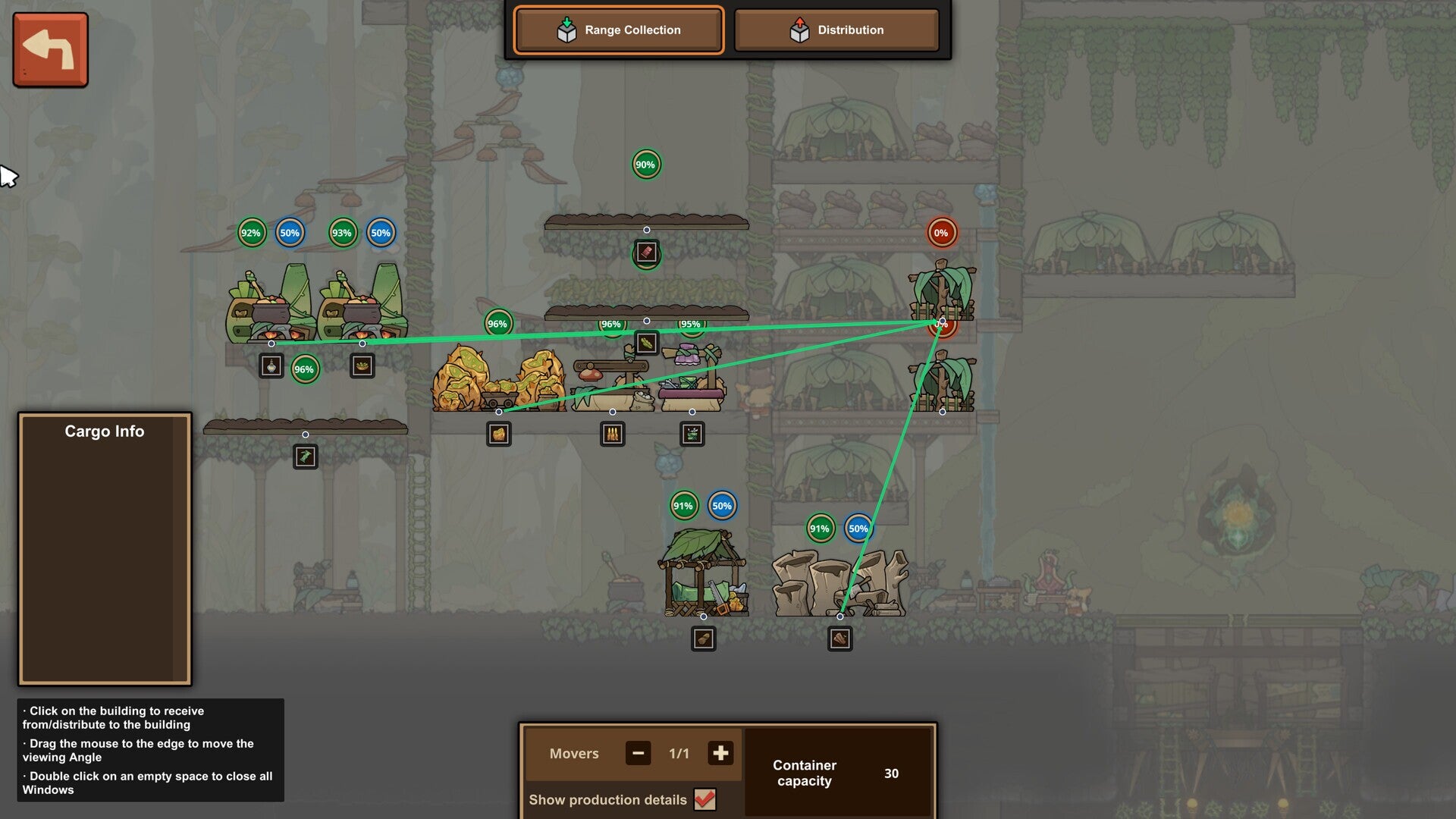Select the potion flask cargo icon
Viewport: 1456px width, 819px height.
click(x=271, y=365)
